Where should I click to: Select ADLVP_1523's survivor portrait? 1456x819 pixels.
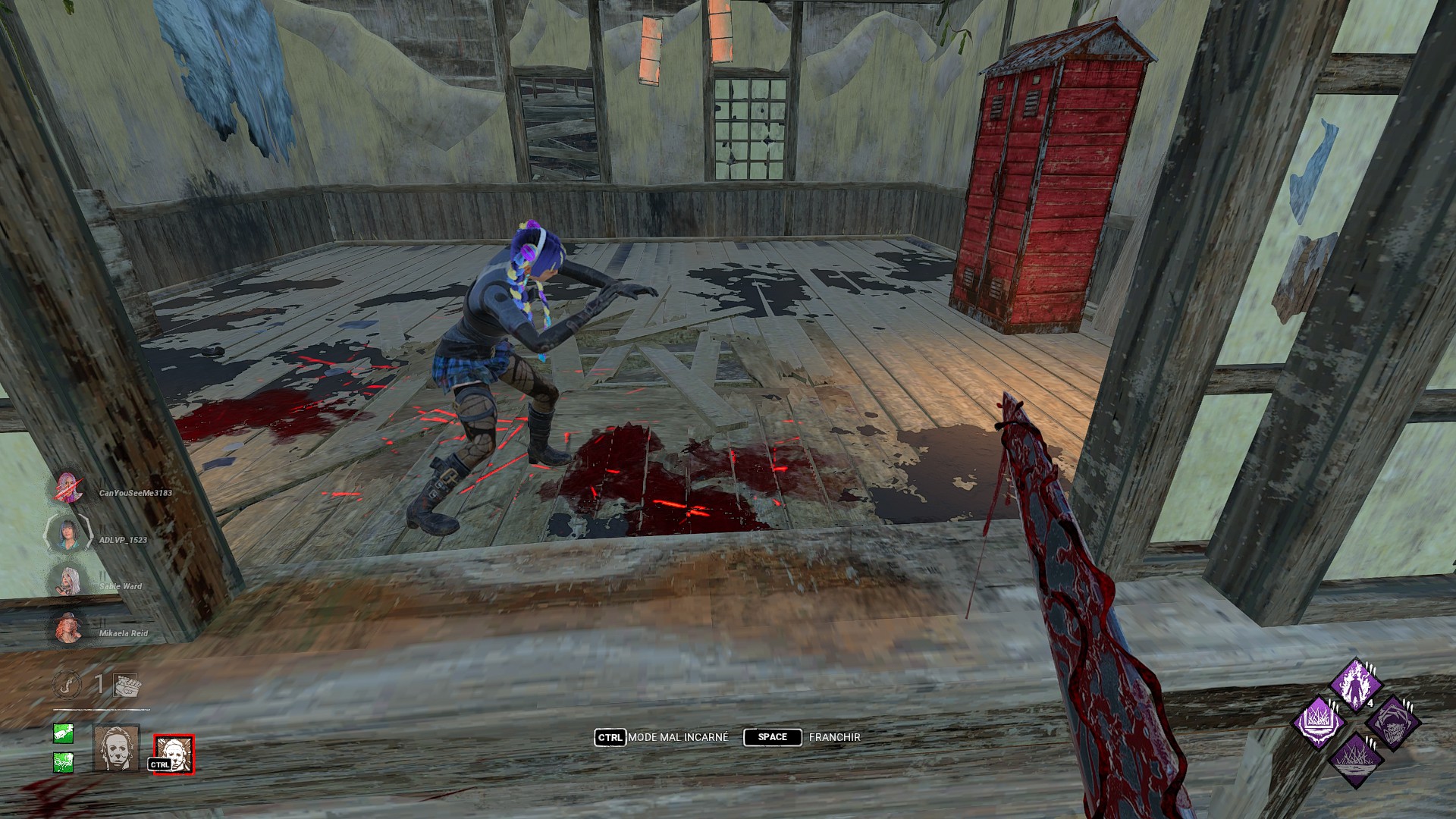pos(67,535)
